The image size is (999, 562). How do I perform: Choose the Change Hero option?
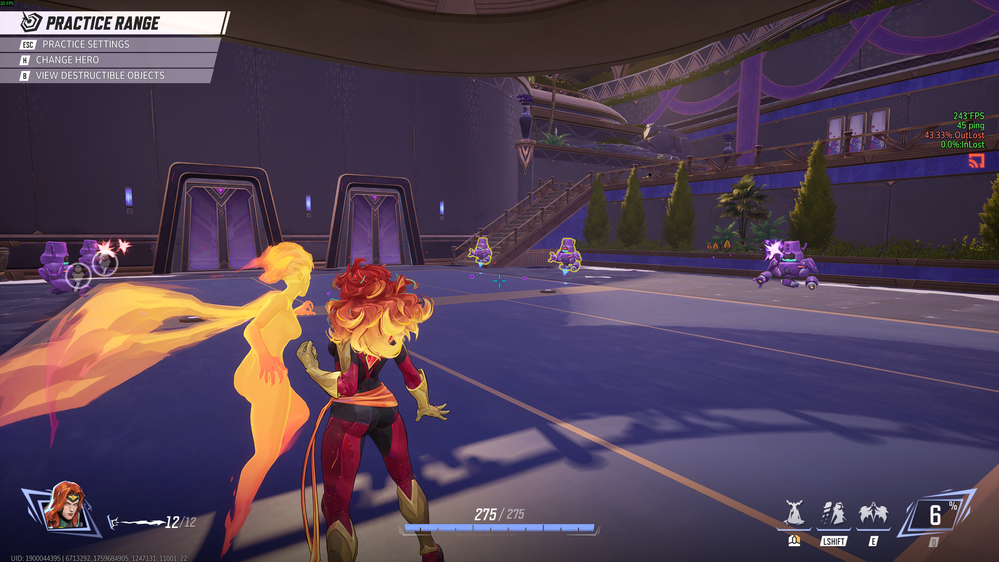point(67,60)
